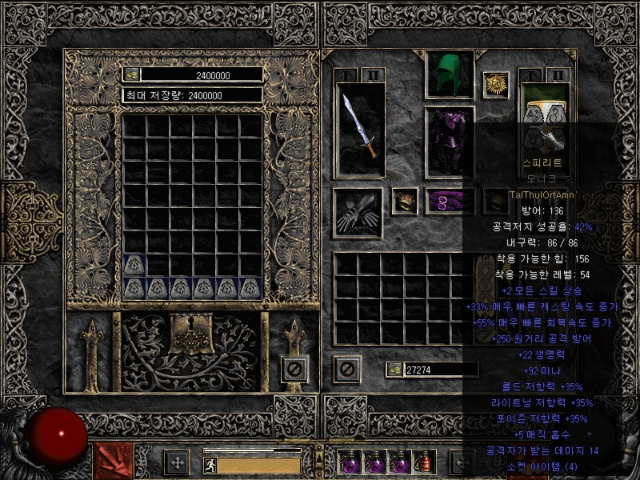Toggle the run/walk button
The height and width of the screenshot is (480, 640).
[209, 464]
